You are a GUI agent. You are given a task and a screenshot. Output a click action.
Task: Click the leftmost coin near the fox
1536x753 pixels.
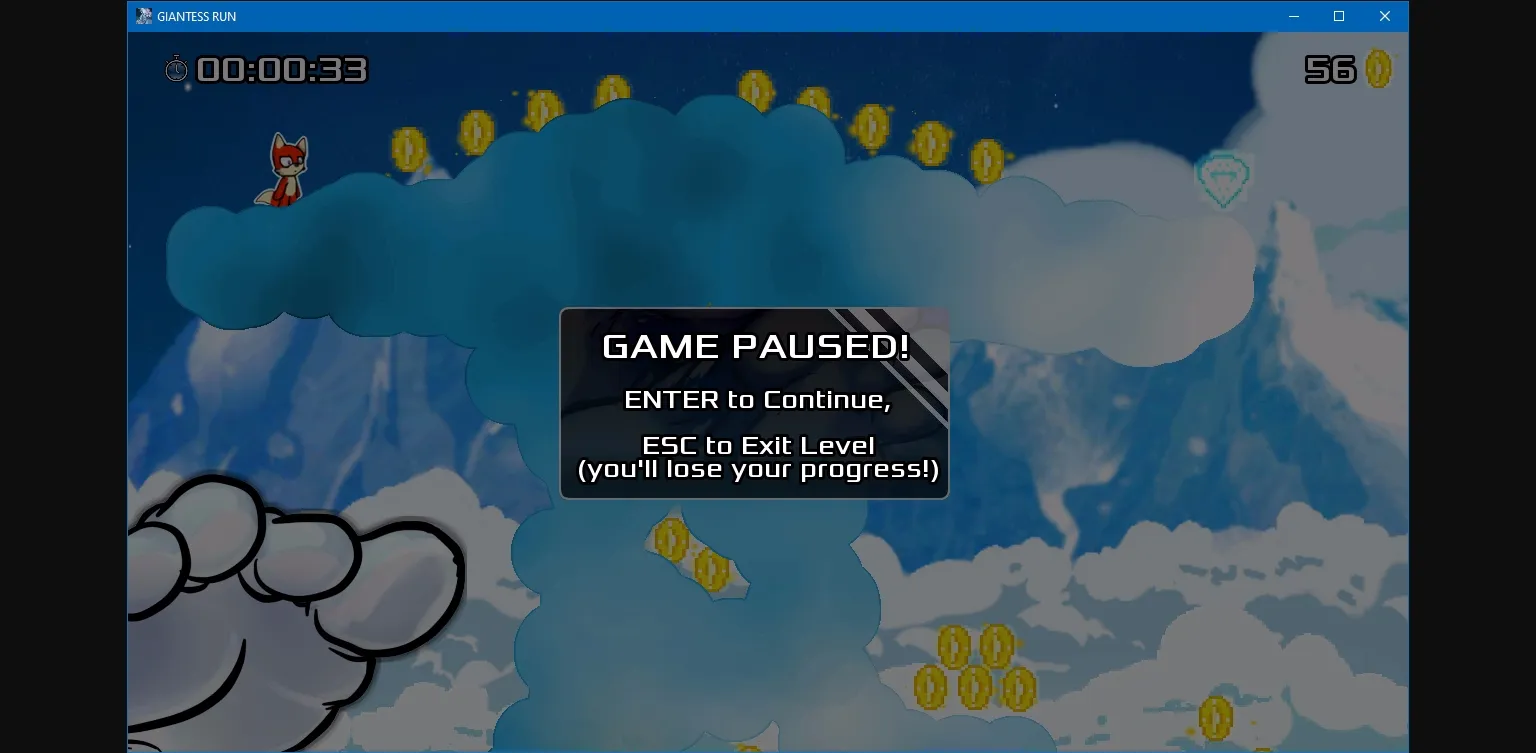(x=407, y=148)
